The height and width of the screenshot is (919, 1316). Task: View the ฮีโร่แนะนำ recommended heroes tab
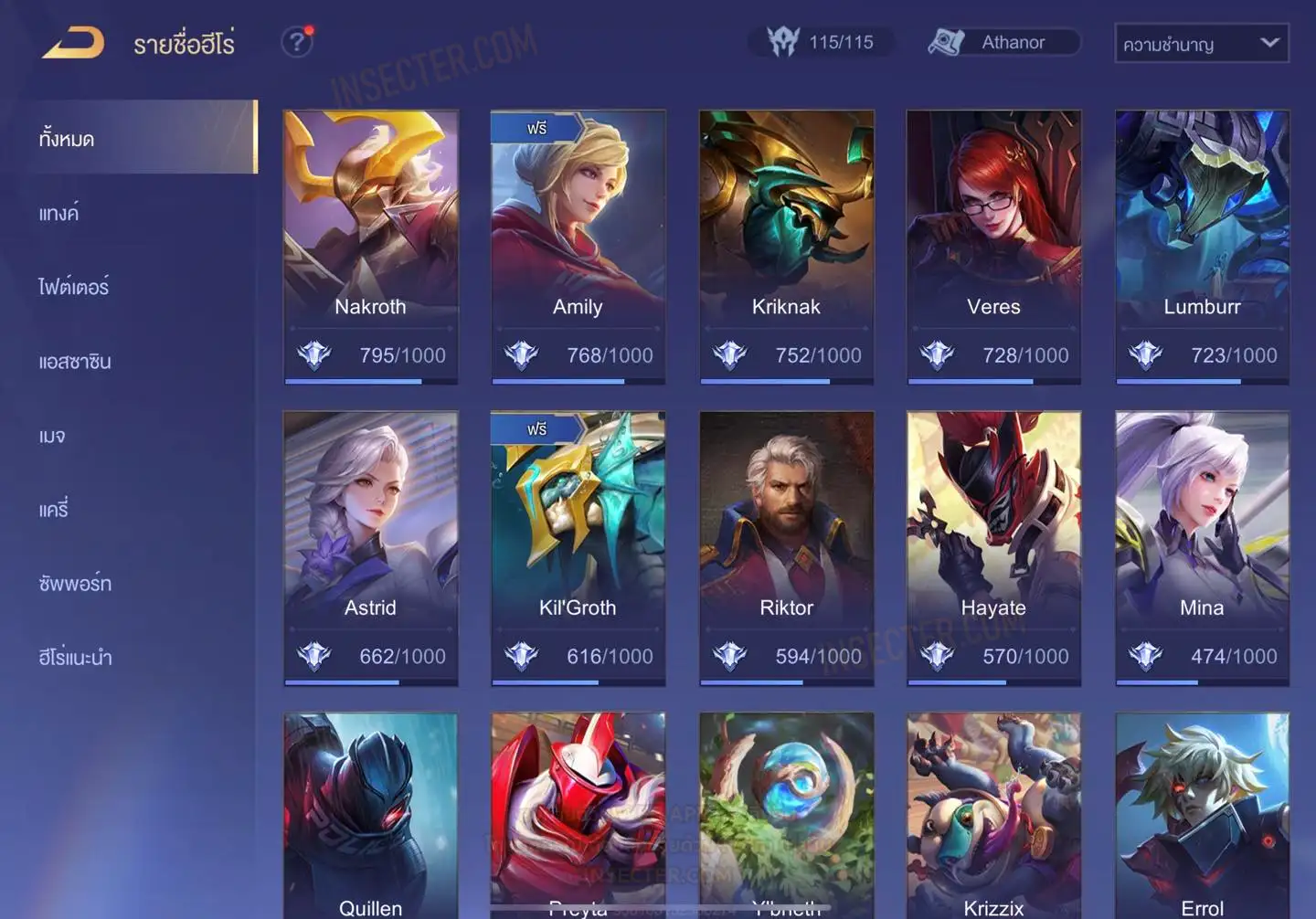(x=75, y=658)
